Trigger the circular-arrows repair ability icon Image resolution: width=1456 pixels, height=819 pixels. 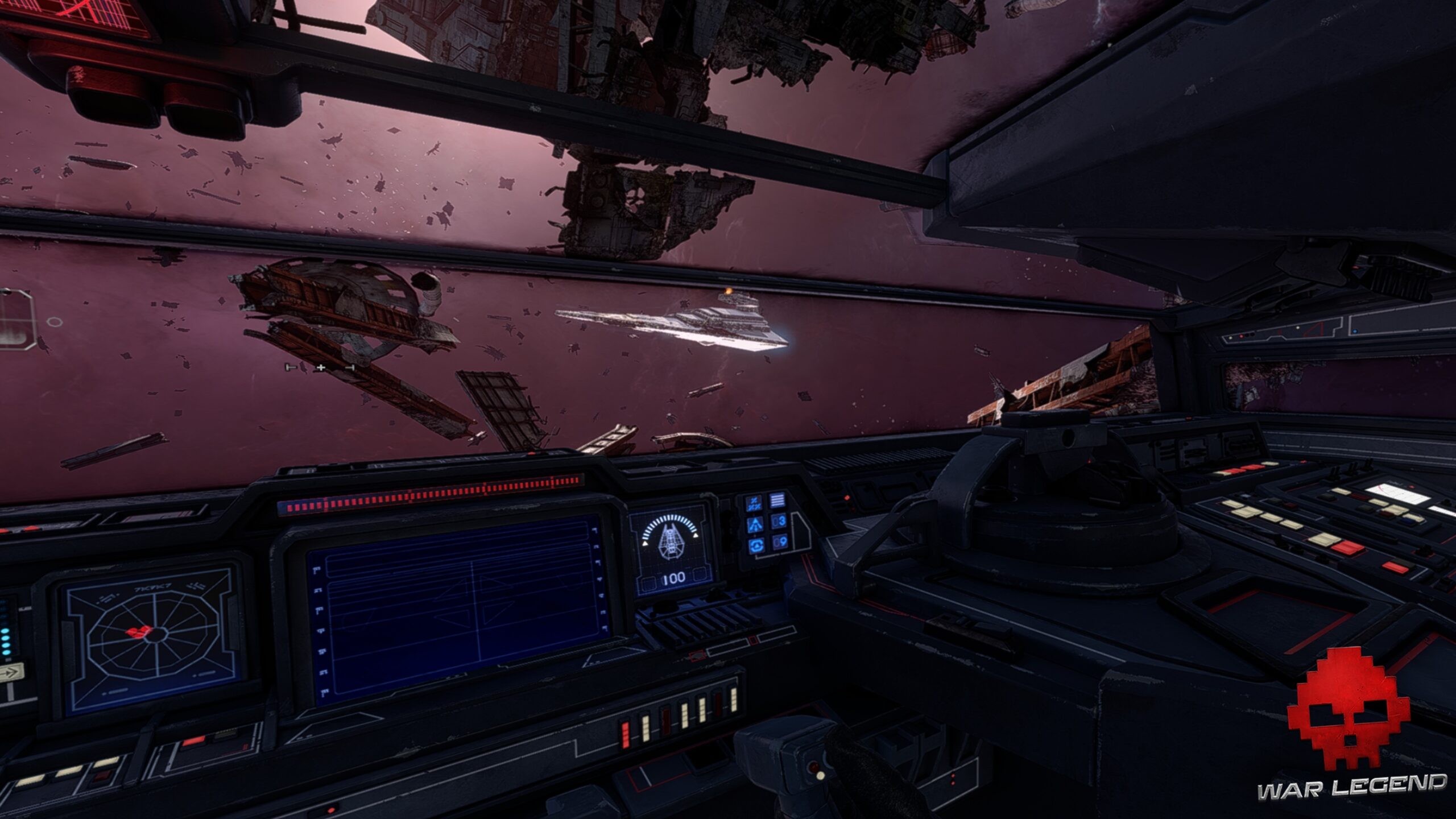pyautogui.click(x=756, y=545)
